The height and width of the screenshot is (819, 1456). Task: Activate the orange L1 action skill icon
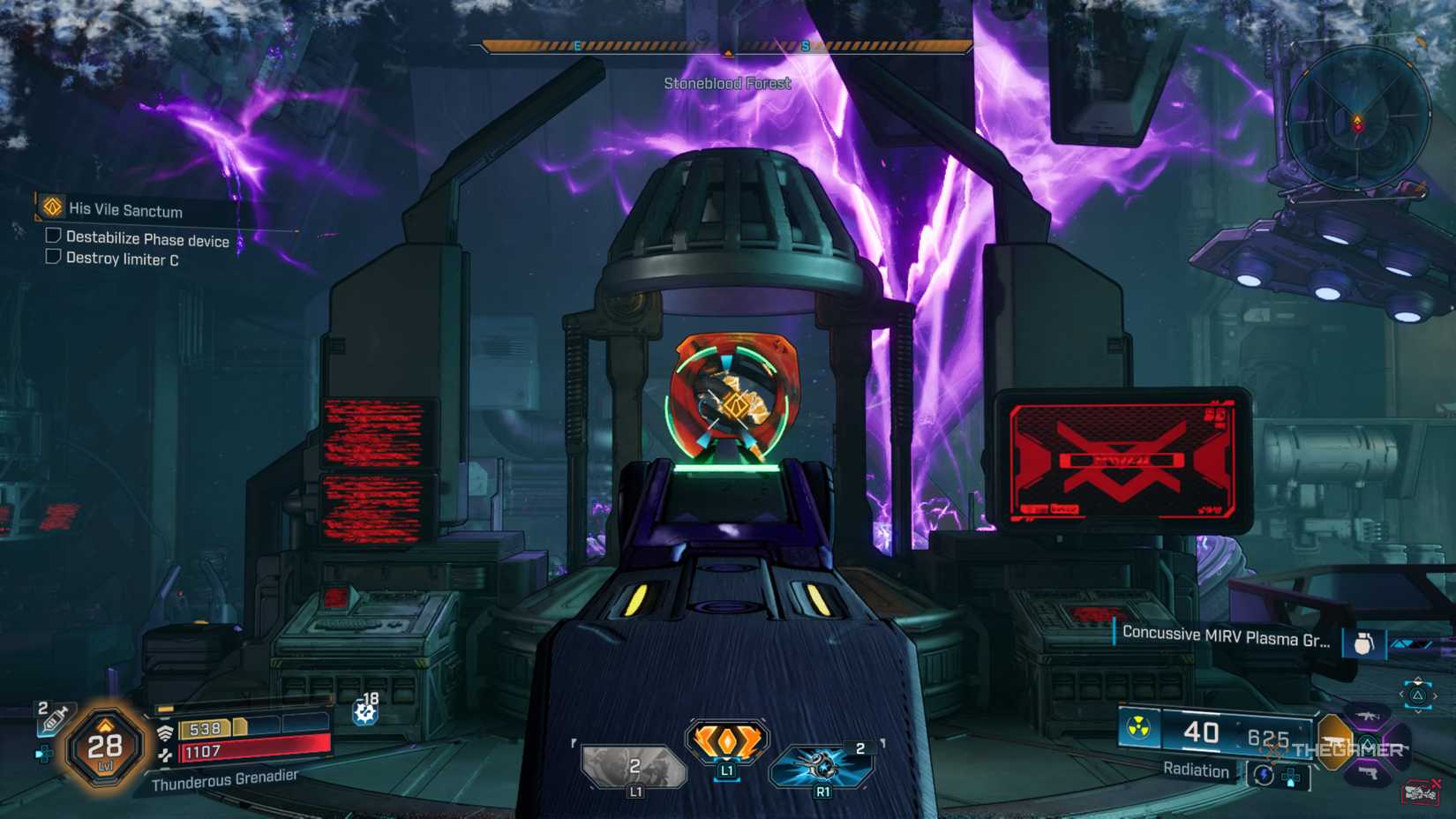(725, 740)
